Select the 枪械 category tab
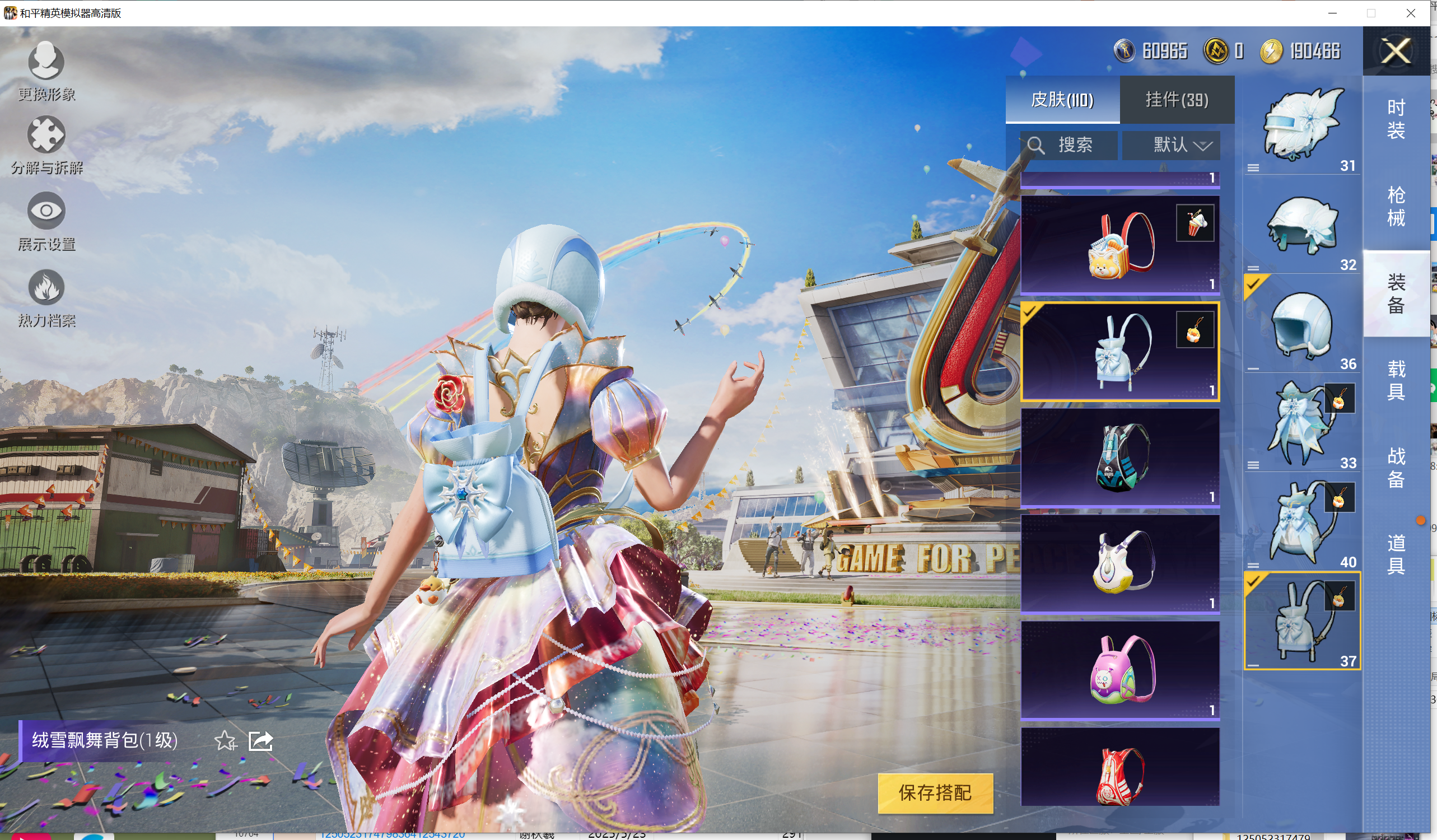The image size is (1437, 840). tap(1396, 206)
